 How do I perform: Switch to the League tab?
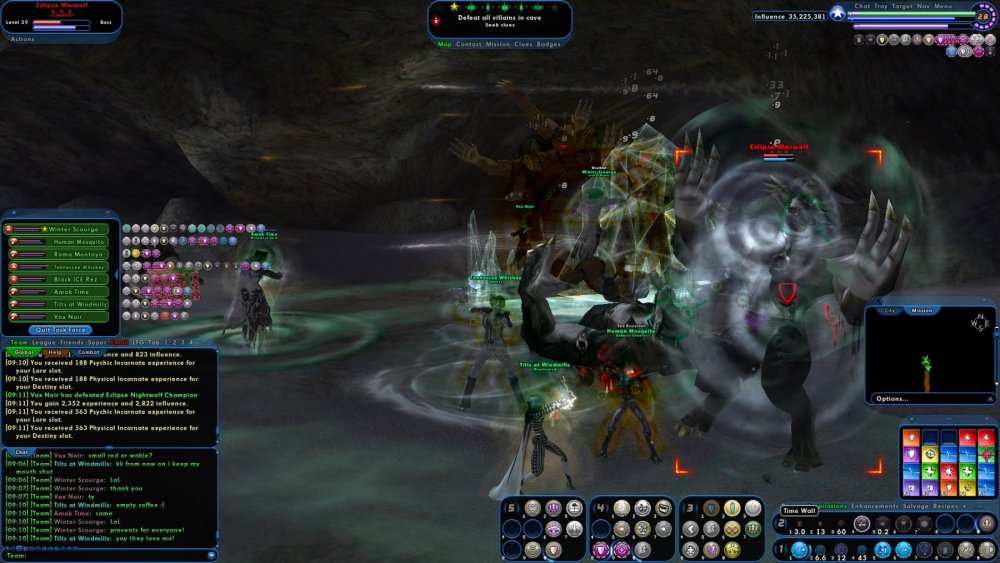pos(46,342)
